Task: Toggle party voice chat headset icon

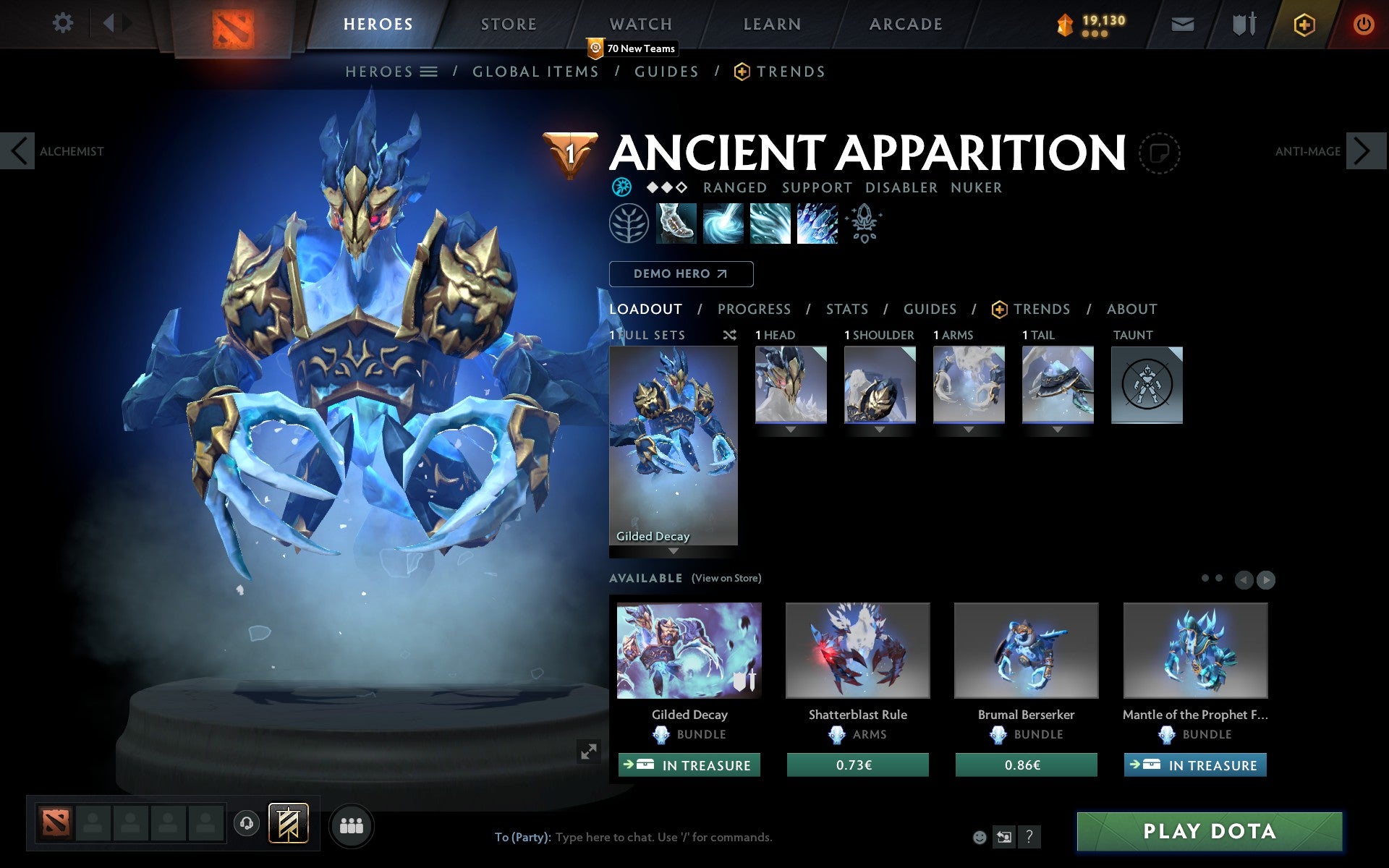Action: coord(247,824)
